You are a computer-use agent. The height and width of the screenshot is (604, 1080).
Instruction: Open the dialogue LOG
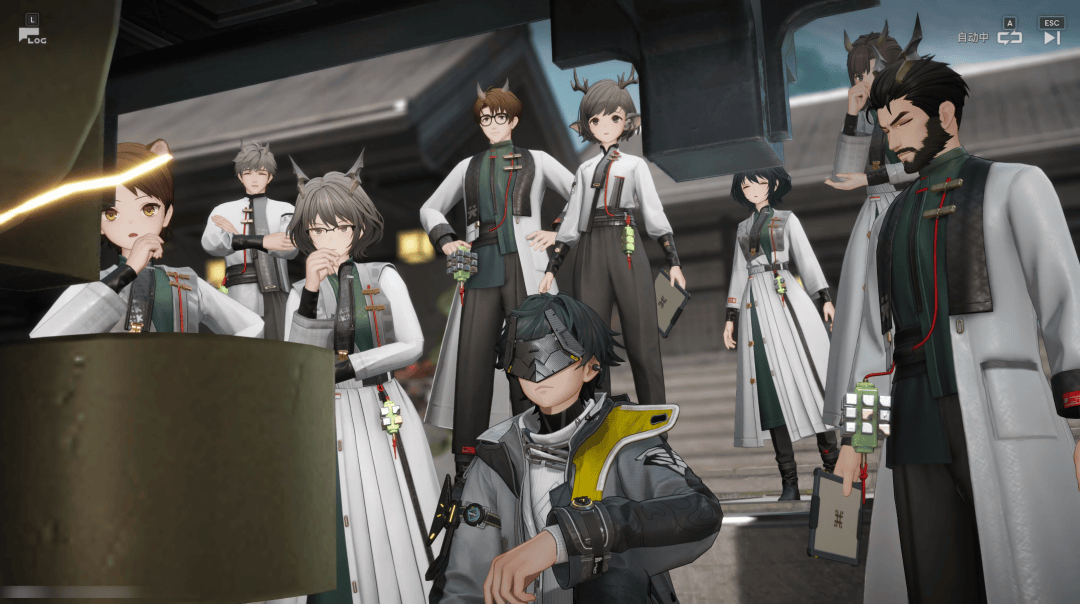coord(30,35)
